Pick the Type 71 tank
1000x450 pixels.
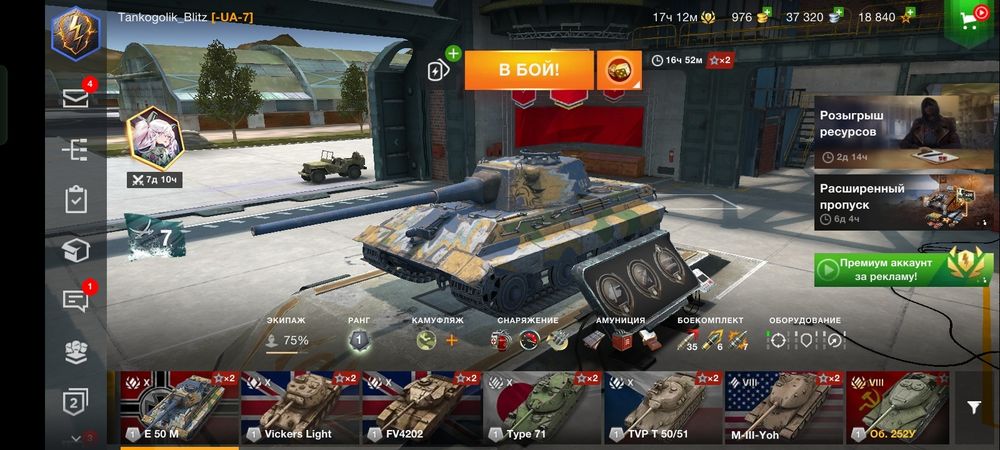click(542, 408)
